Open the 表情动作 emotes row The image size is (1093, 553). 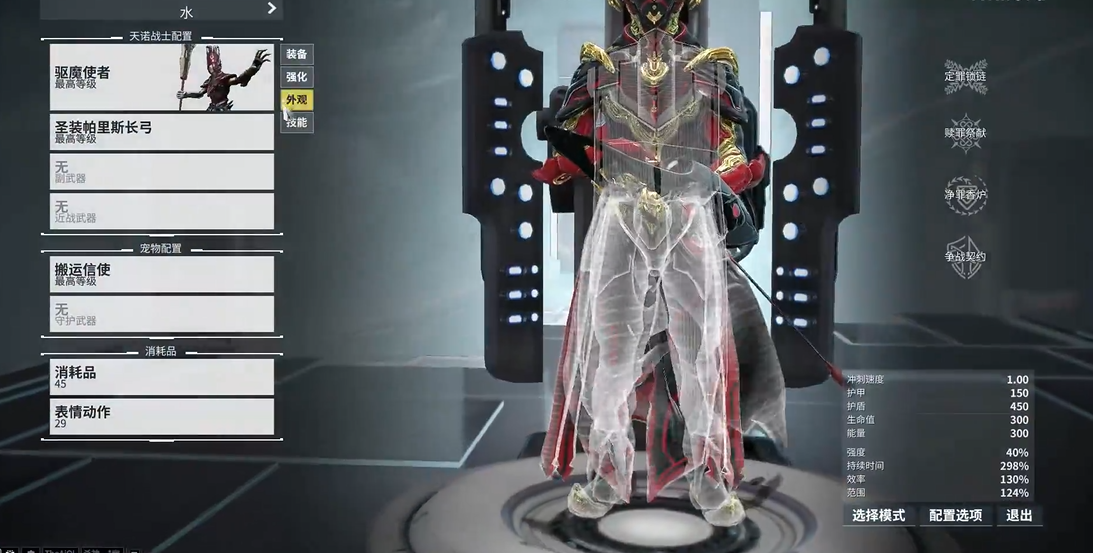(x=161, y=417)
